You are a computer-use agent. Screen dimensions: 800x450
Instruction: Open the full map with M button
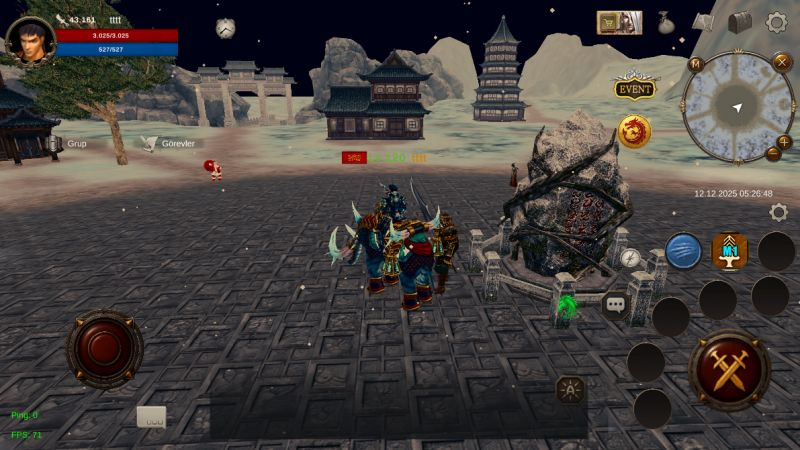tap(696, 65)
